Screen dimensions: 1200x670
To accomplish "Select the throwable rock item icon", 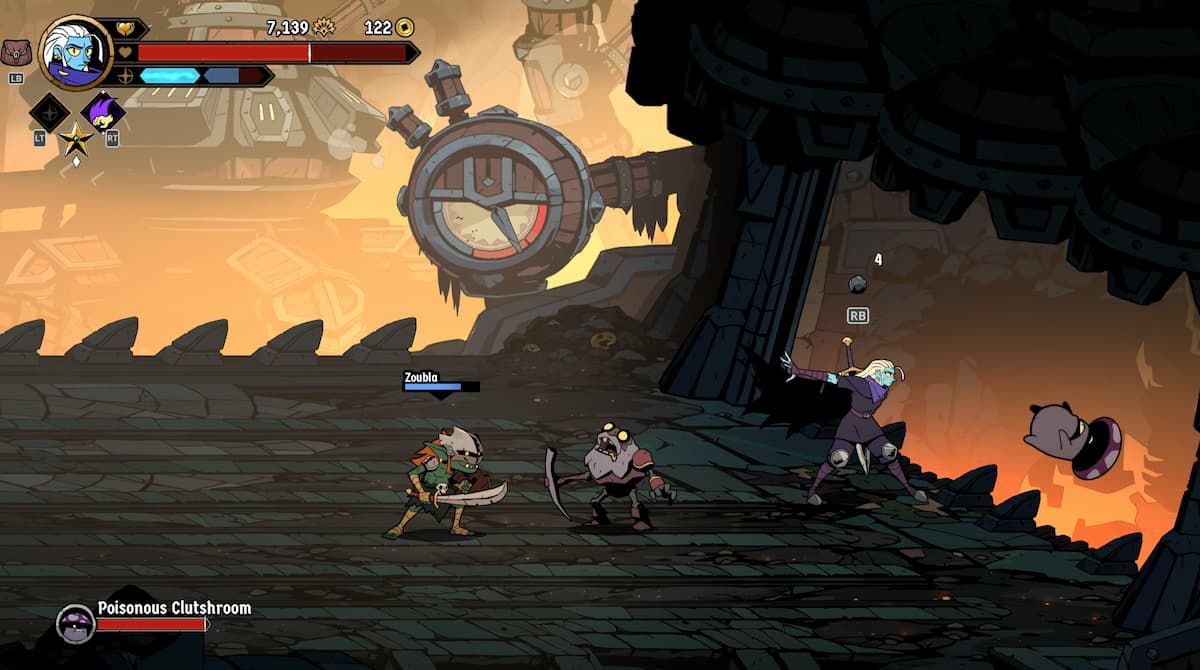I will pos(857,284).
